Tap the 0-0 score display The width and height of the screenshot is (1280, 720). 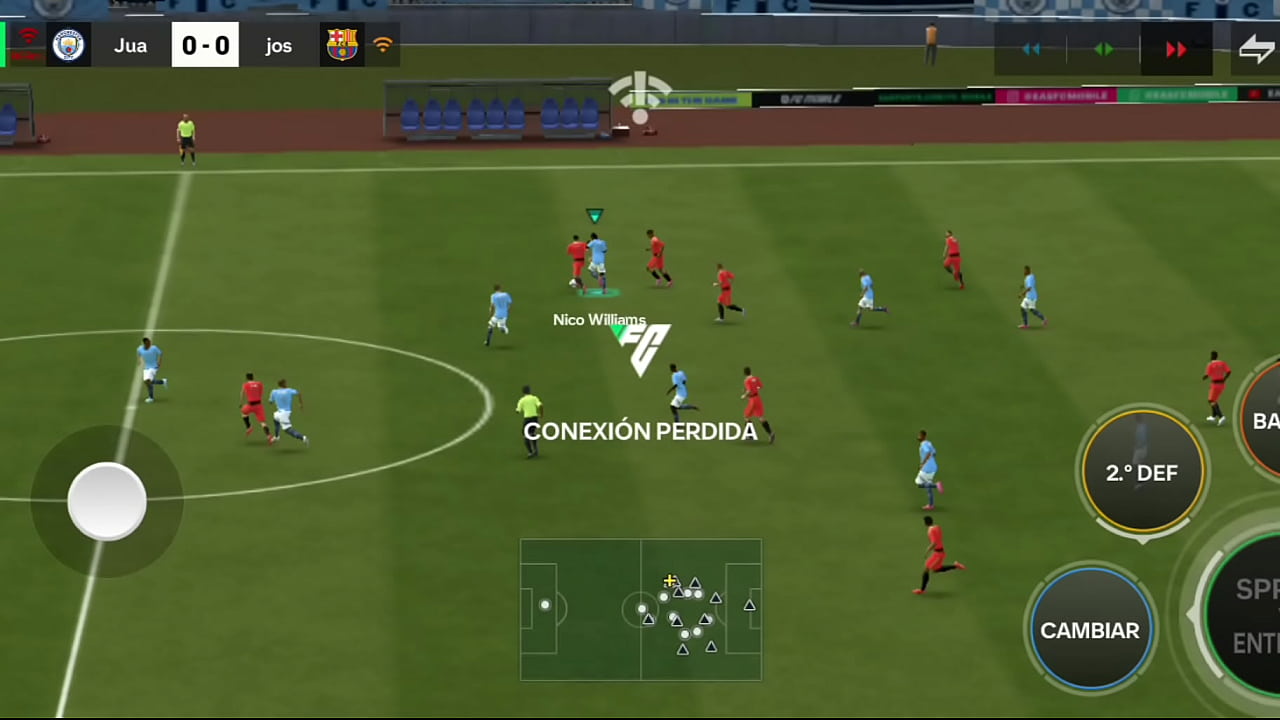click(205, 45)
